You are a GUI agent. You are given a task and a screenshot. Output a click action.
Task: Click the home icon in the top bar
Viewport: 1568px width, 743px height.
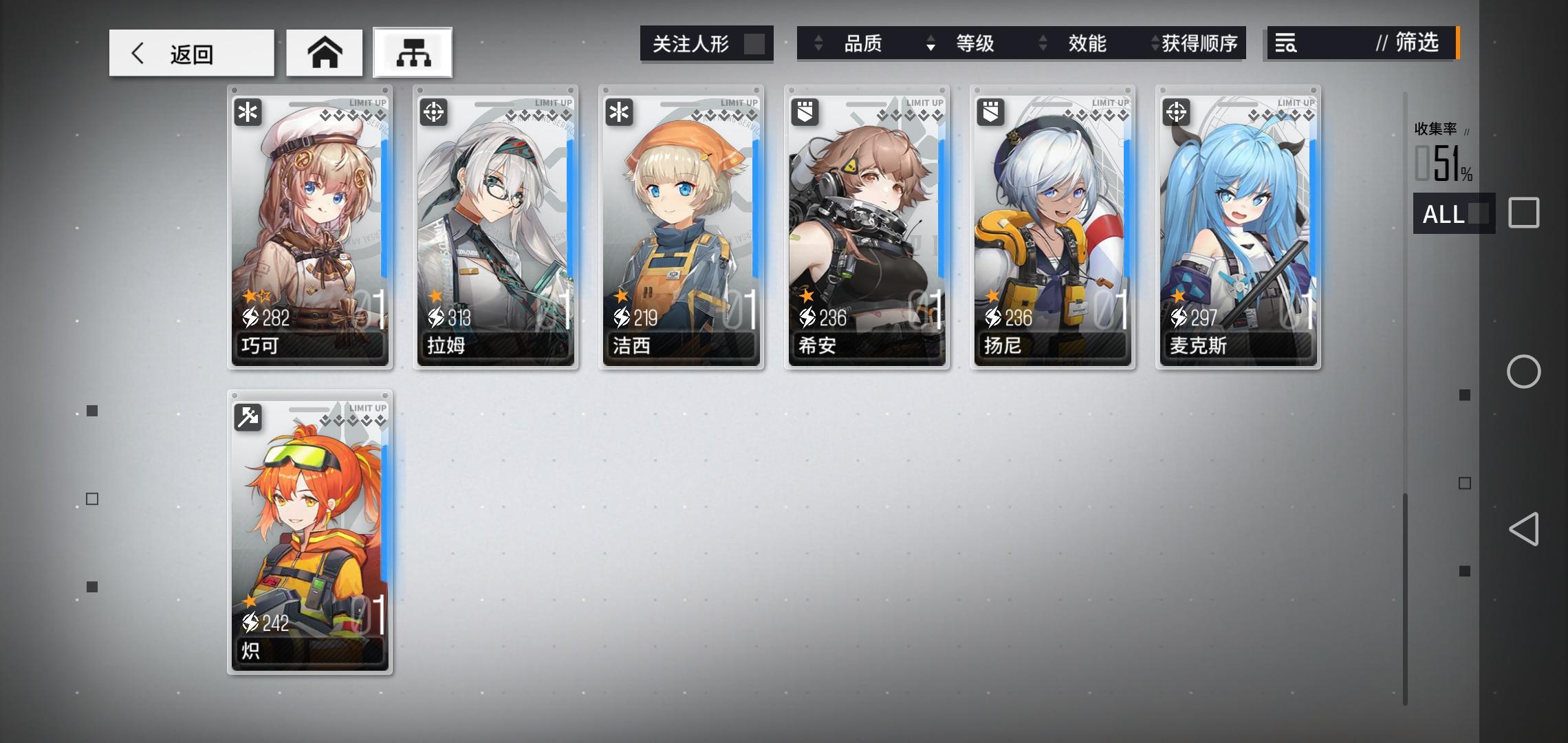(x=325, y=52)
